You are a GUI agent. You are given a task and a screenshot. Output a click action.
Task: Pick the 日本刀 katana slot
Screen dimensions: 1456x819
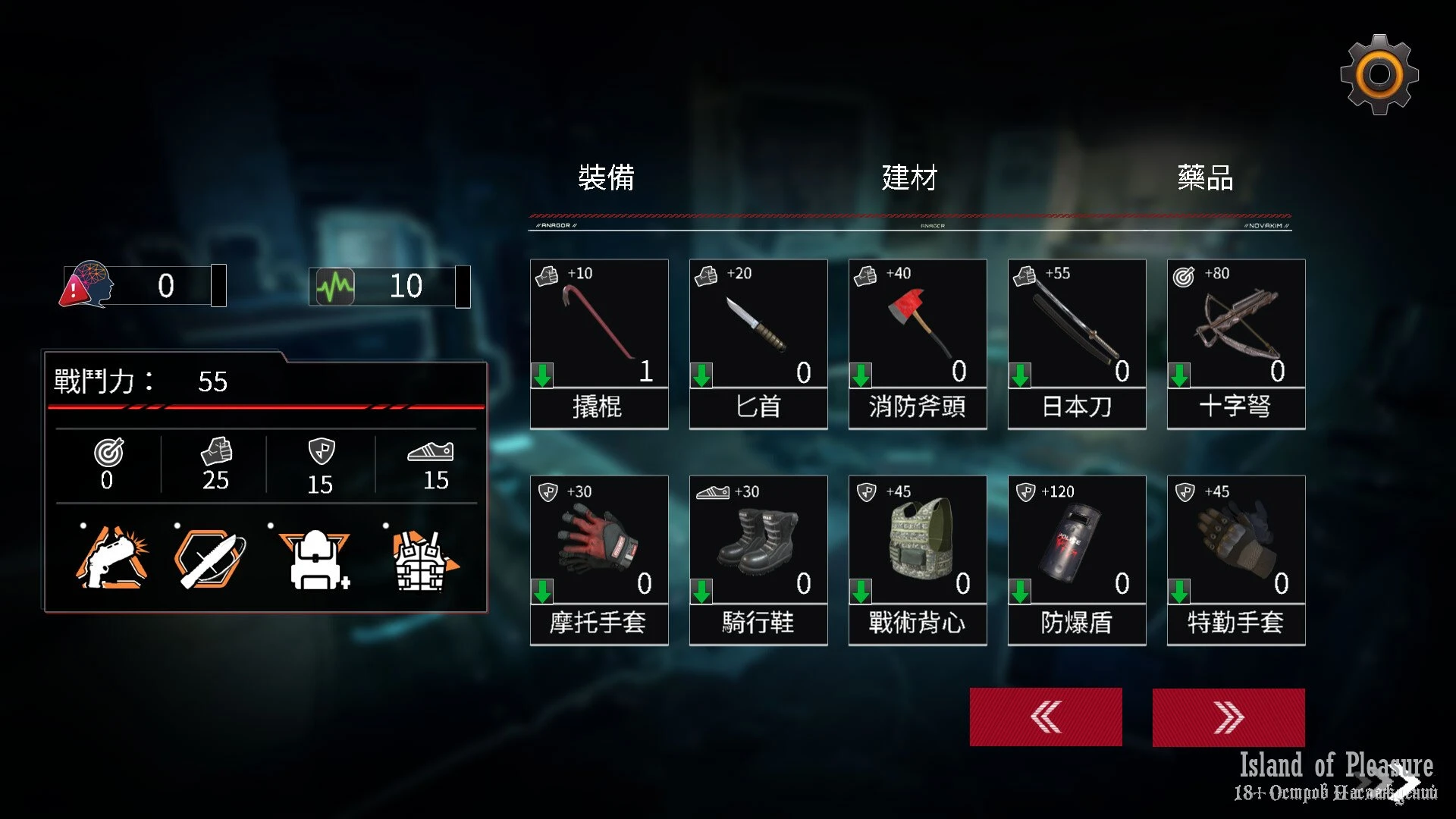coord(1077,344)
